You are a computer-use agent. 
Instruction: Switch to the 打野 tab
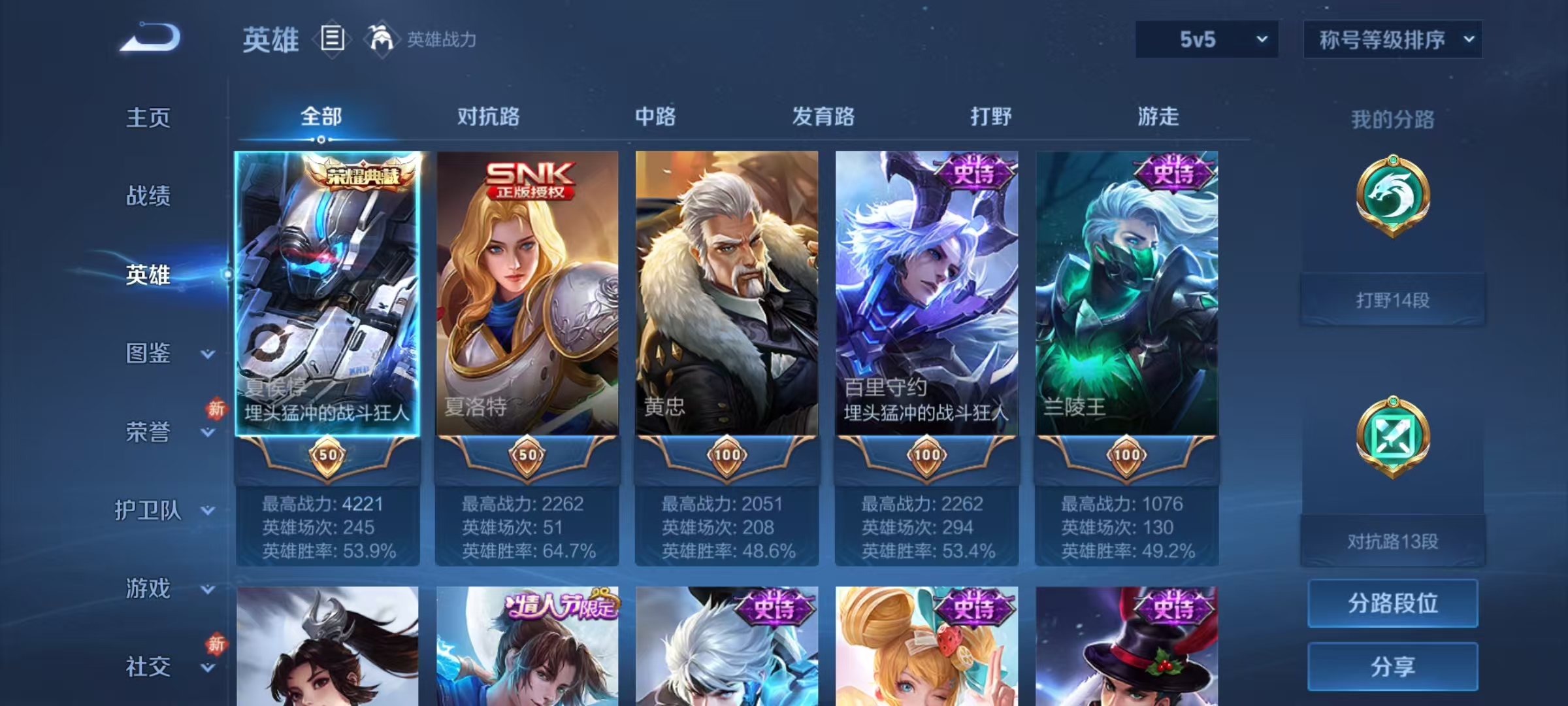[990, 116]
